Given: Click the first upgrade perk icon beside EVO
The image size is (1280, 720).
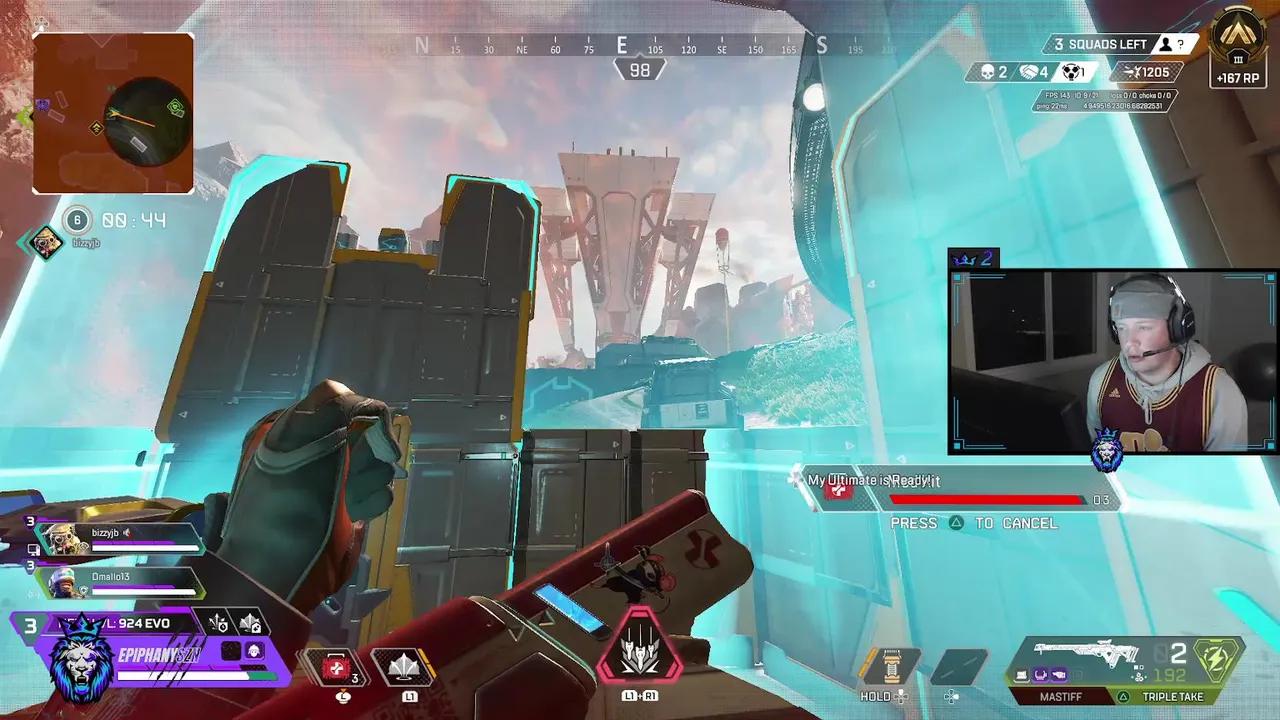Looking at the screenshot, I should coord(218,624).
